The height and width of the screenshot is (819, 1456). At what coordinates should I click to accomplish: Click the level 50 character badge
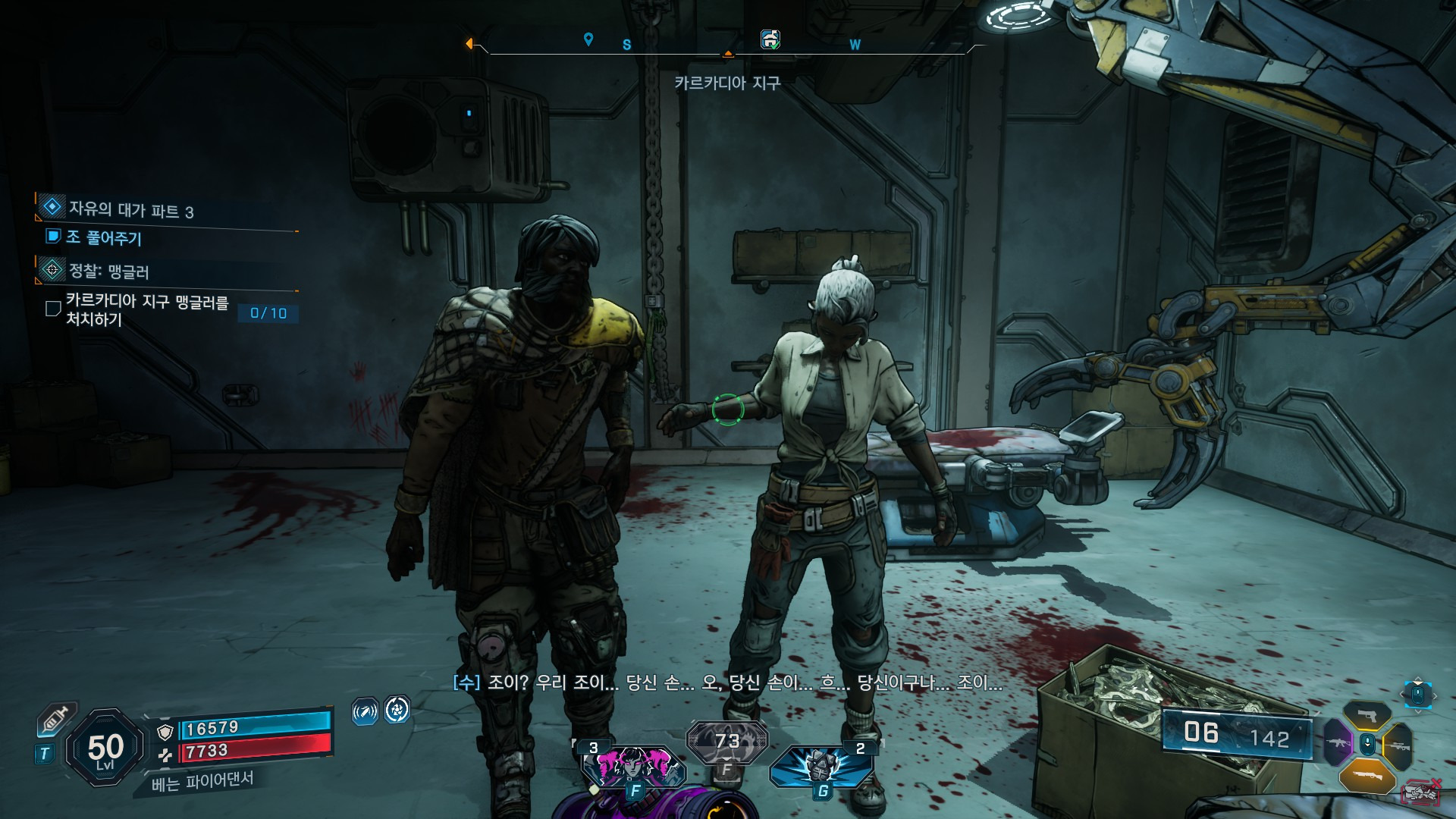coord(105,748)
